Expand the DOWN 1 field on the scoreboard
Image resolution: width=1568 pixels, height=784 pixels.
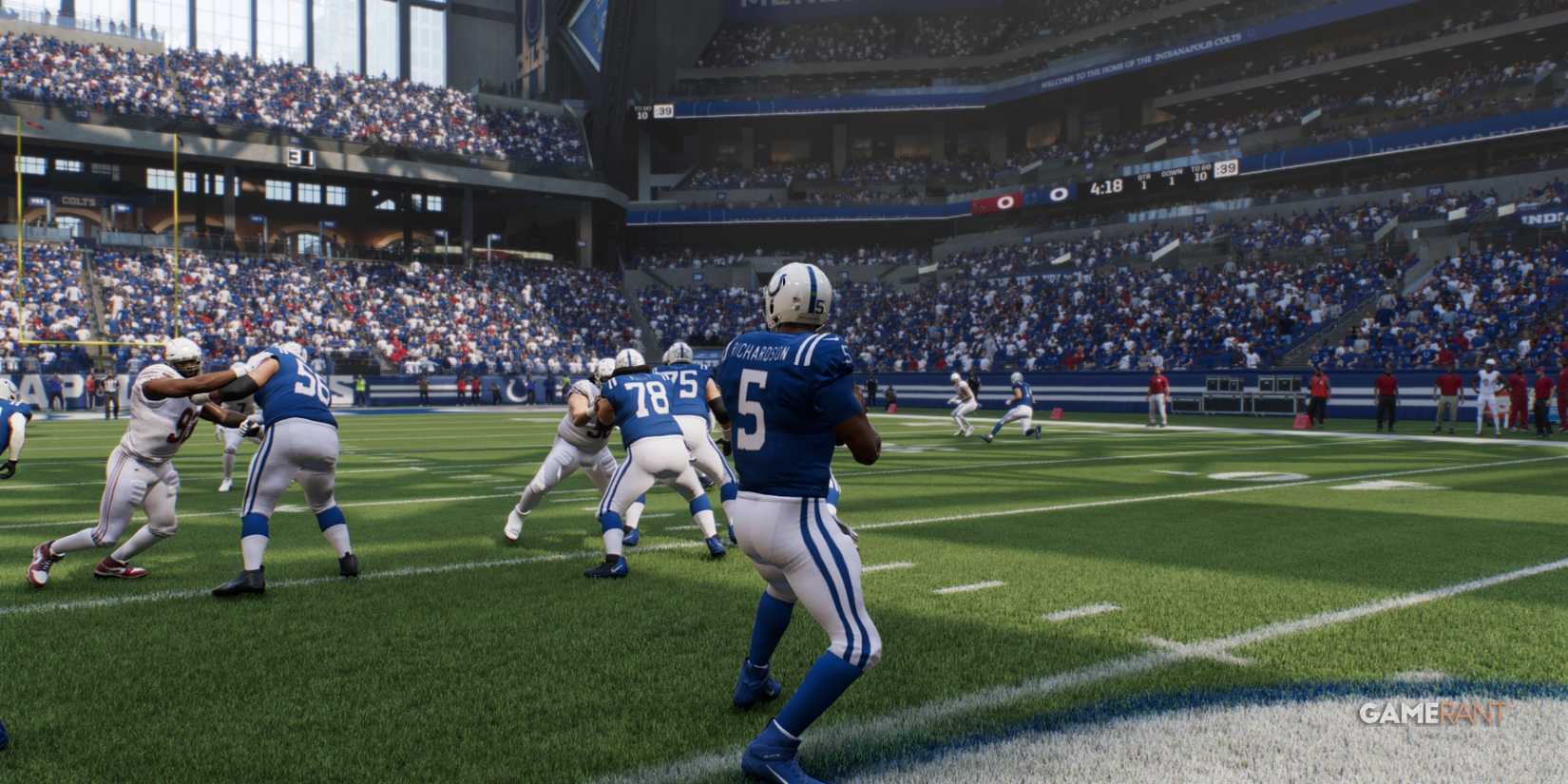click(x=1174, y=179)
